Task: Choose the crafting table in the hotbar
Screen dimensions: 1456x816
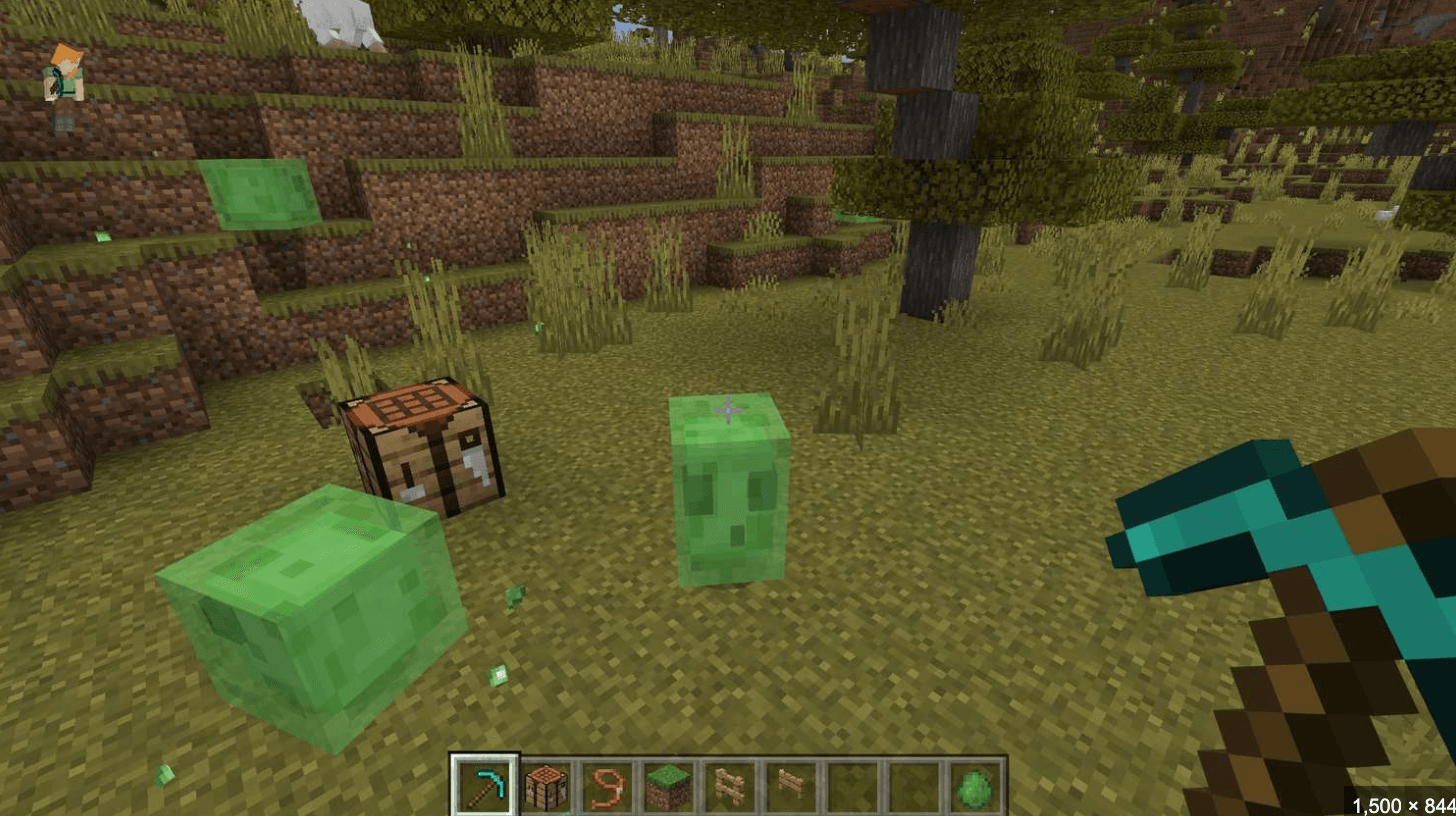Action: [x=546, y=786]
